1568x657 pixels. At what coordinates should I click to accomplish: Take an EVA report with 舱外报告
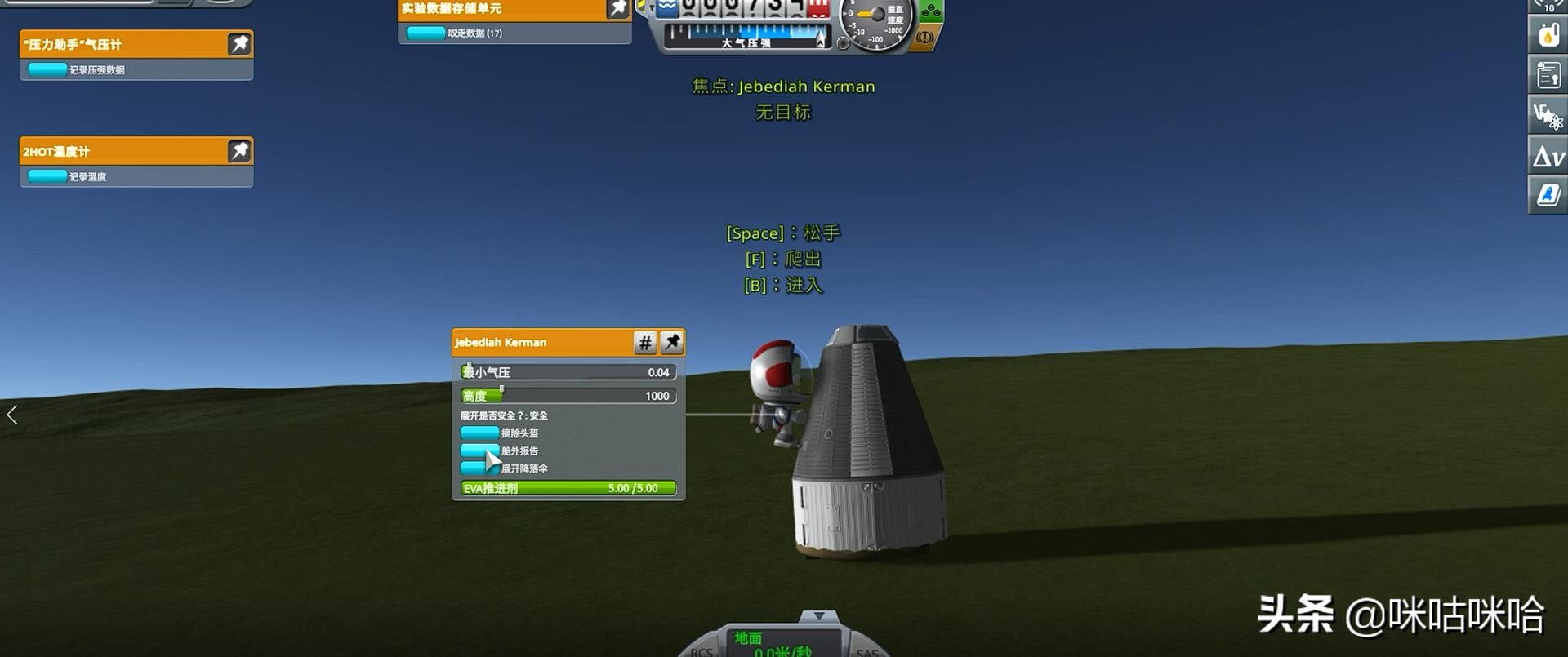click(x=479, y=451)
